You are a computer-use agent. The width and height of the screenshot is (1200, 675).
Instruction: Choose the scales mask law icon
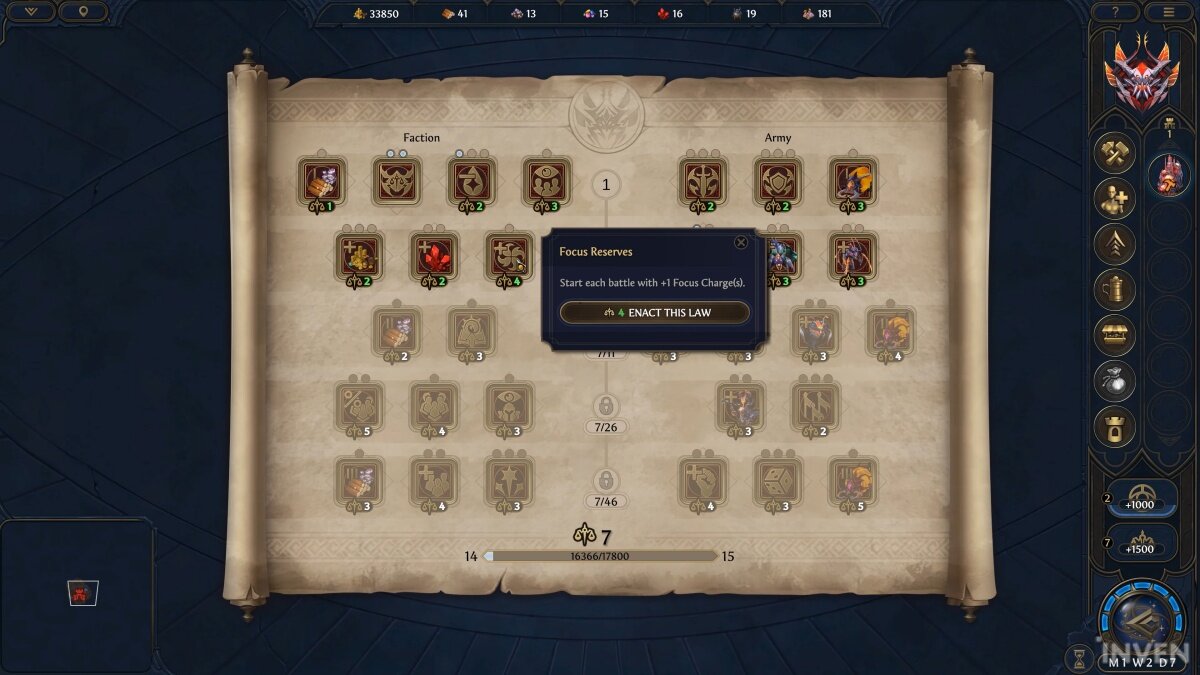pos(396,181)
